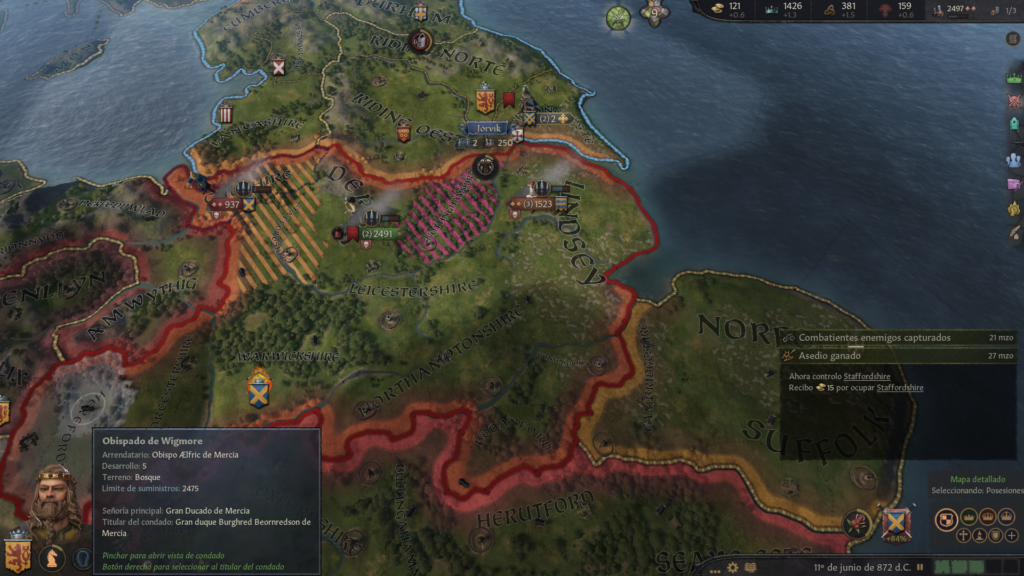1024x576 pixels.
Task: Click the rose icon near map modes
Action: 858,522
